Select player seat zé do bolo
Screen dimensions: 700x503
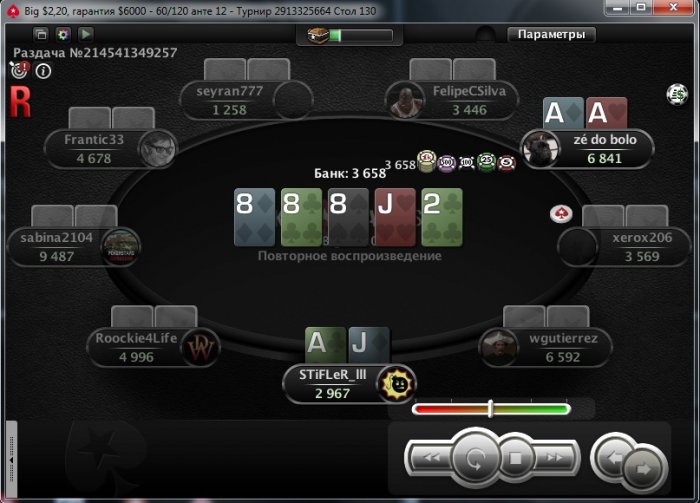(x=598, y=149)
